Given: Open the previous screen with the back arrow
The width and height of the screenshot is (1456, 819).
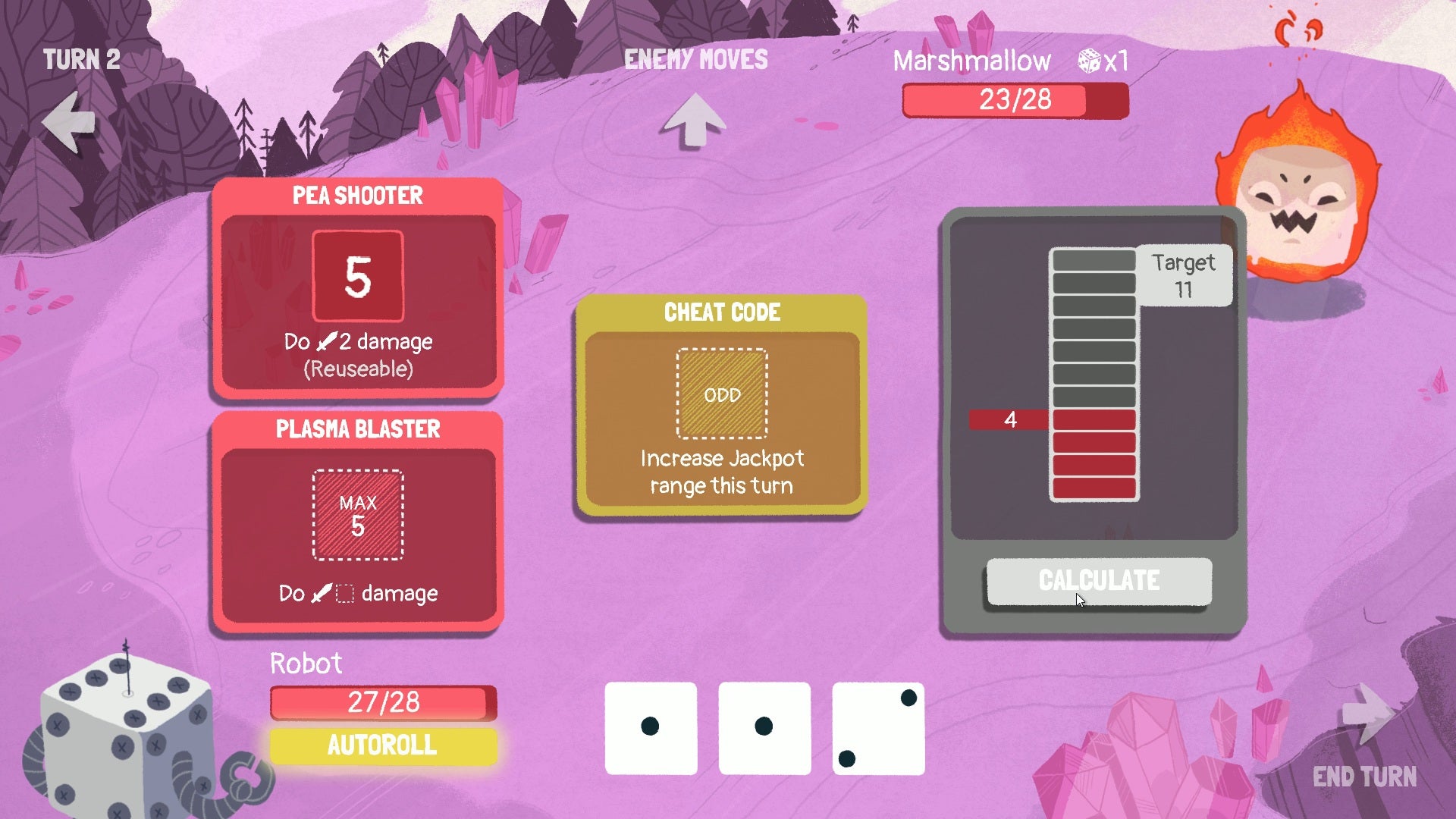Looking at the screenshot, I should pyautogui.click(x=67, y=121).
